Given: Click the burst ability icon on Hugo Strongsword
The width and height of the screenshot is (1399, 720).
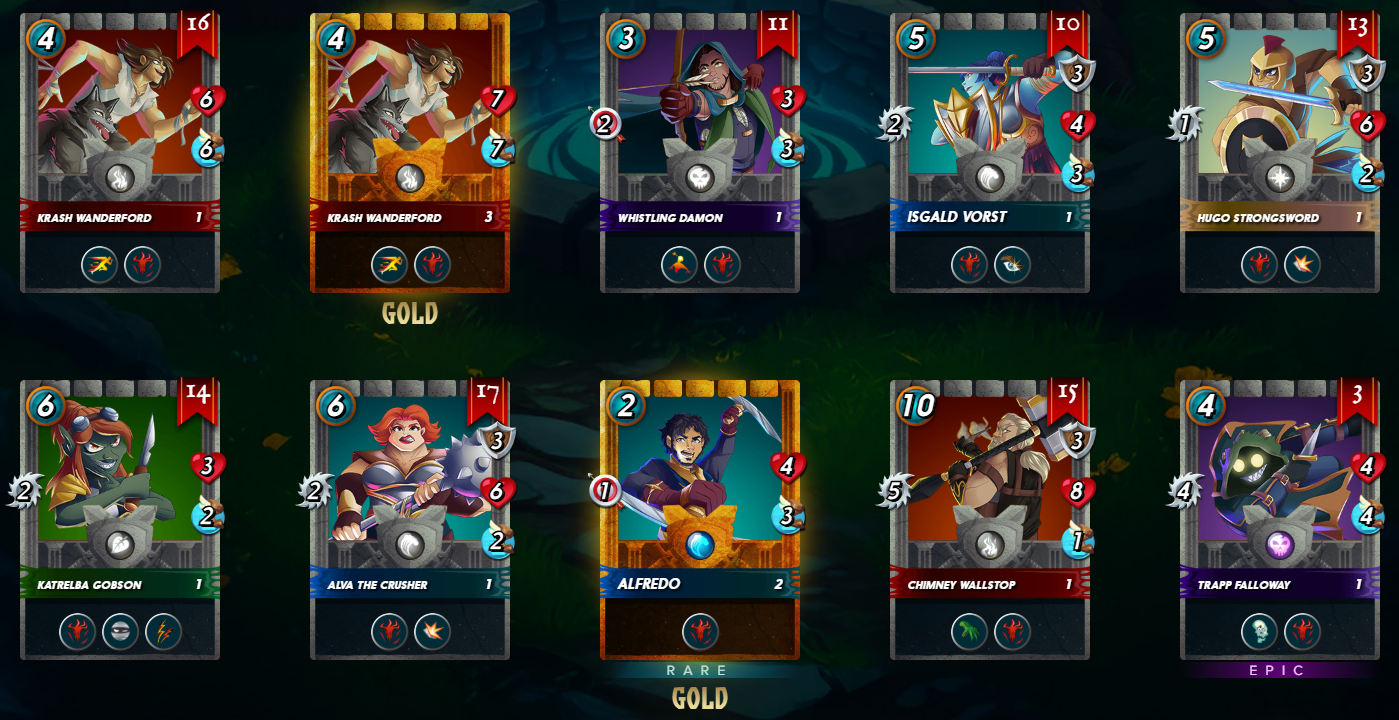Looking at the screenshot, I should [x=1302, y=265].
